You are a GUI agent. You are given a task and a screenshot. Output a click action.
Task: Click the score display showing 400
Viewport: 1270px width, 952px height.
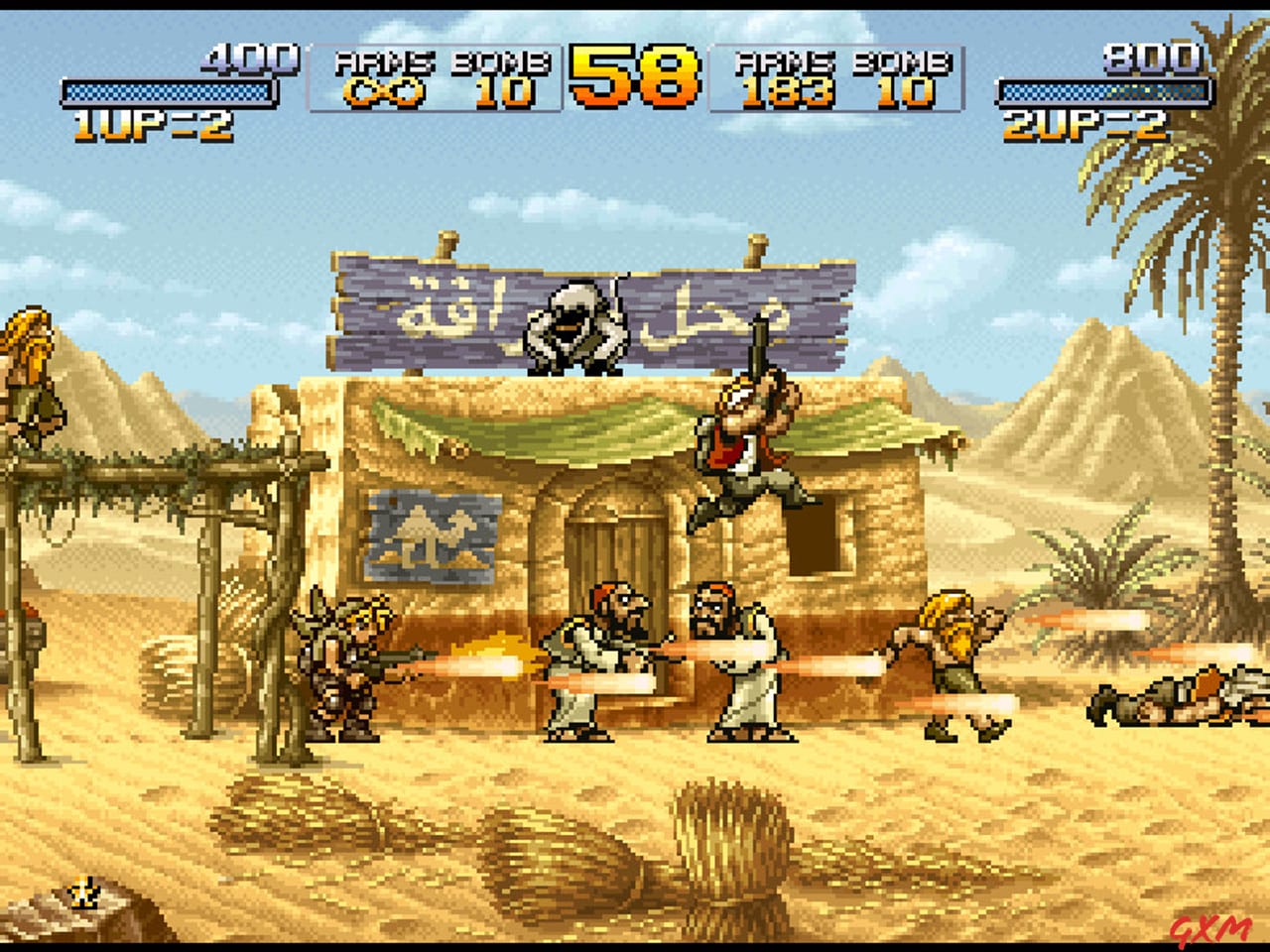(x=248, y=58)
